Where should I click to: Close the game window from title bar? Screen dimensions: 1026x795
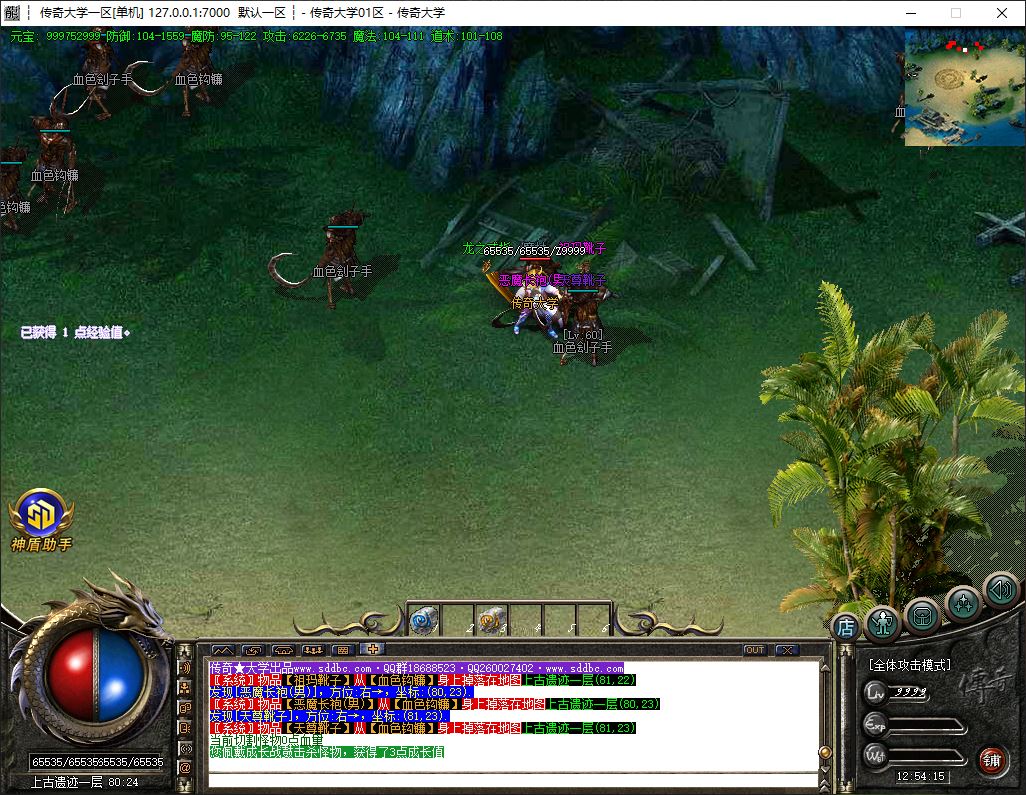click(x=1002, y=13)
